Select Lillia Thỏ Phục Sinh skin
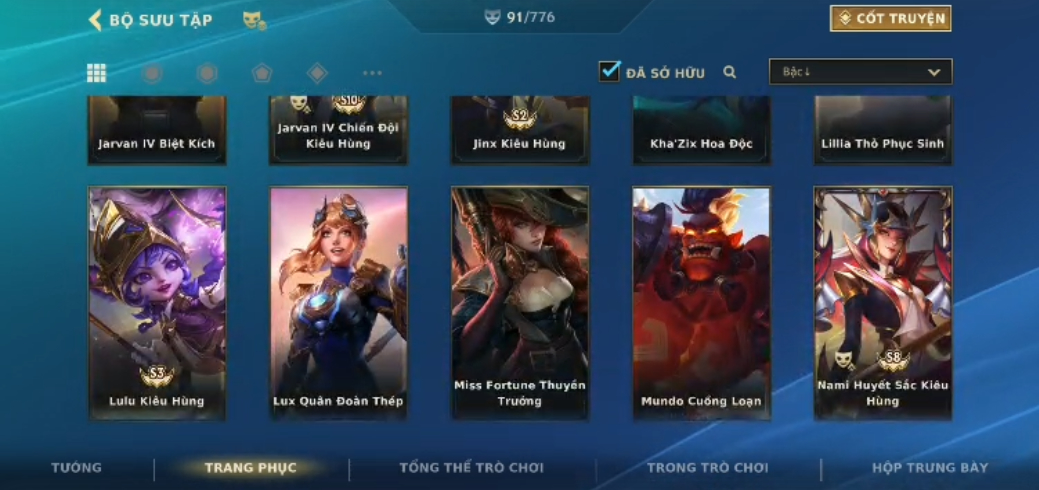The image size is (1039, 490). [882, 130]
